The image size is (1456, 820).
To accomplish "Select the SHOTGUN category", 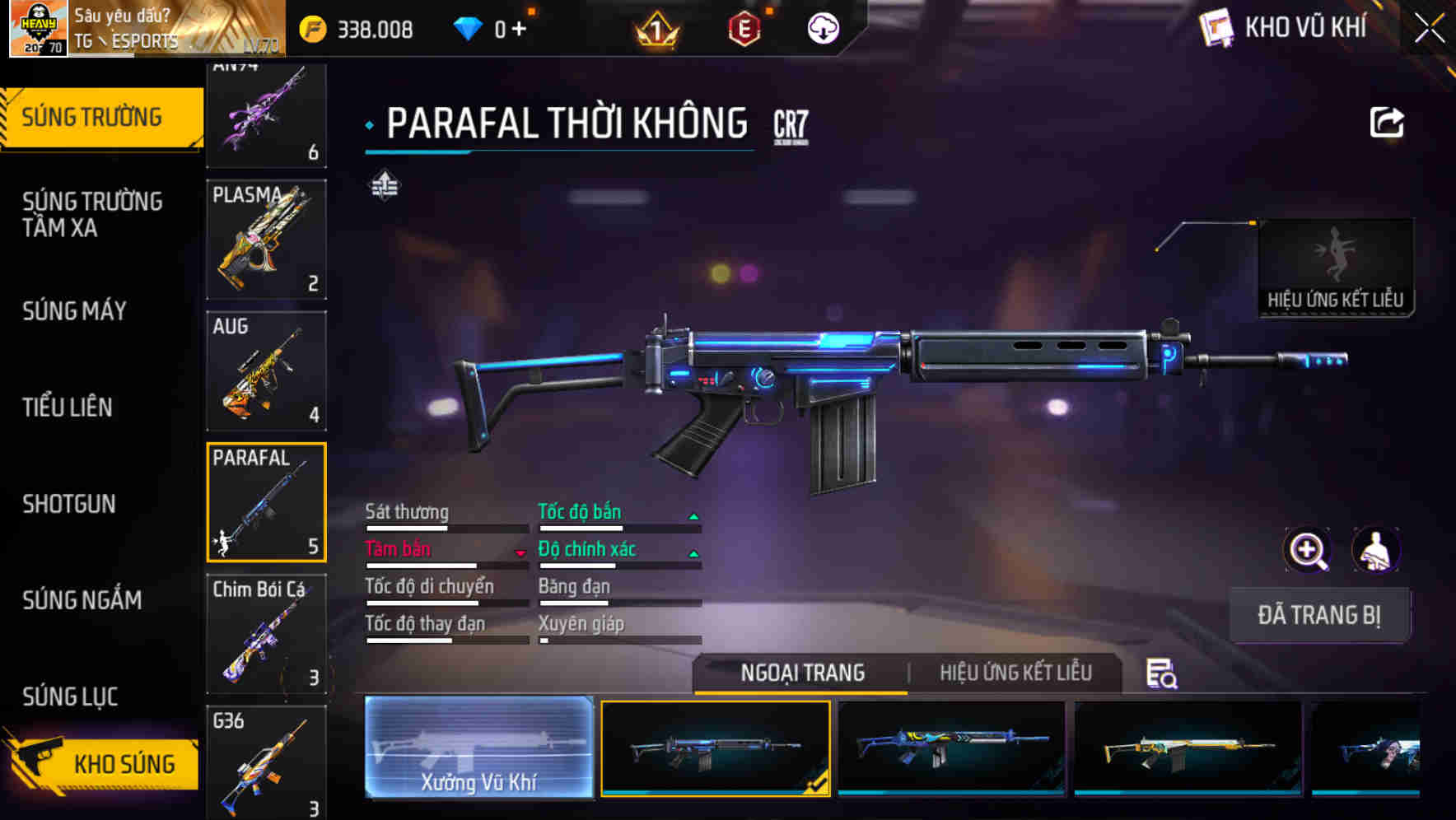I will [69, 504].
